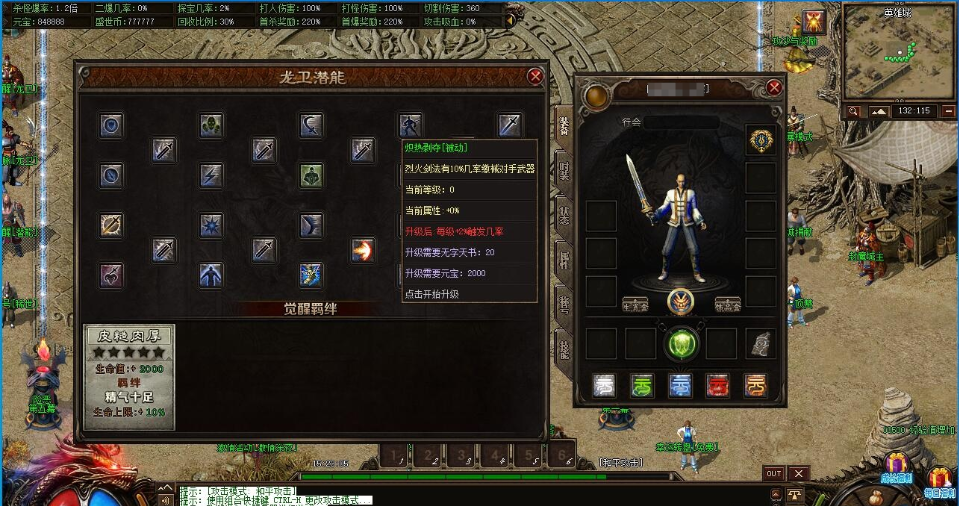Select the red talisman icon

(x=717, y=385)
